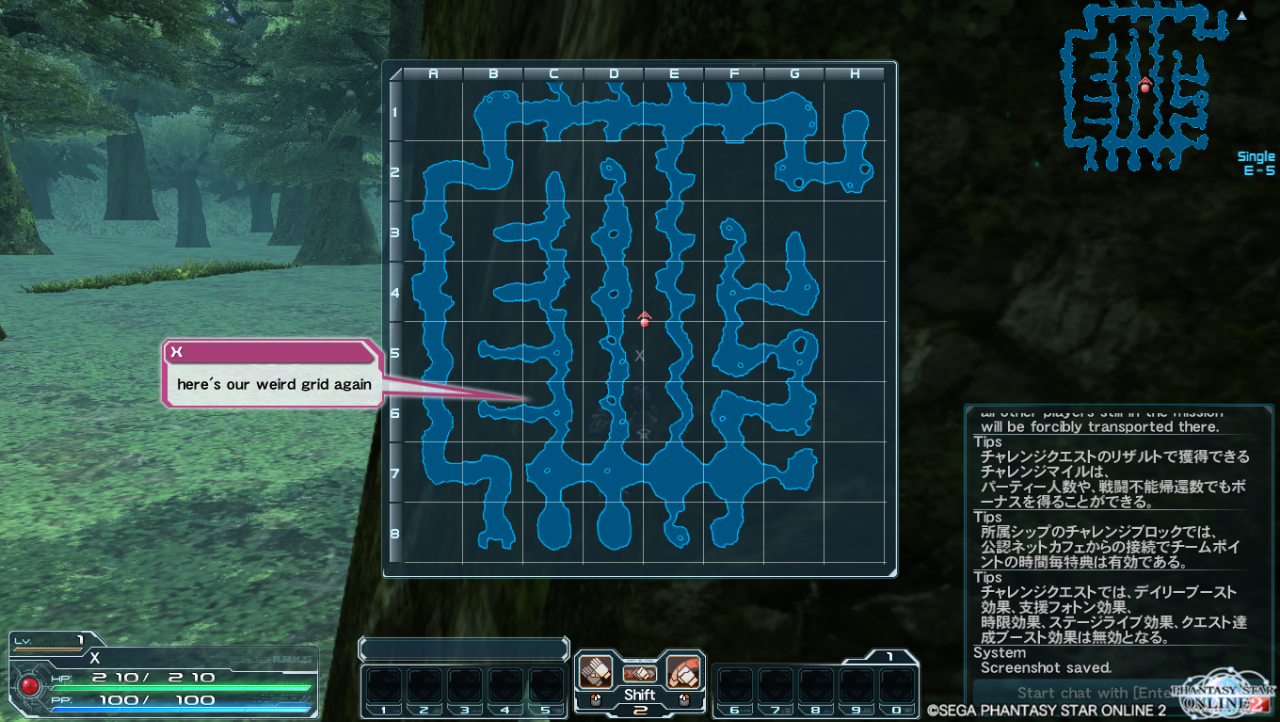
Task: Click the small center fist action icon
Action: tap(640, 674)
